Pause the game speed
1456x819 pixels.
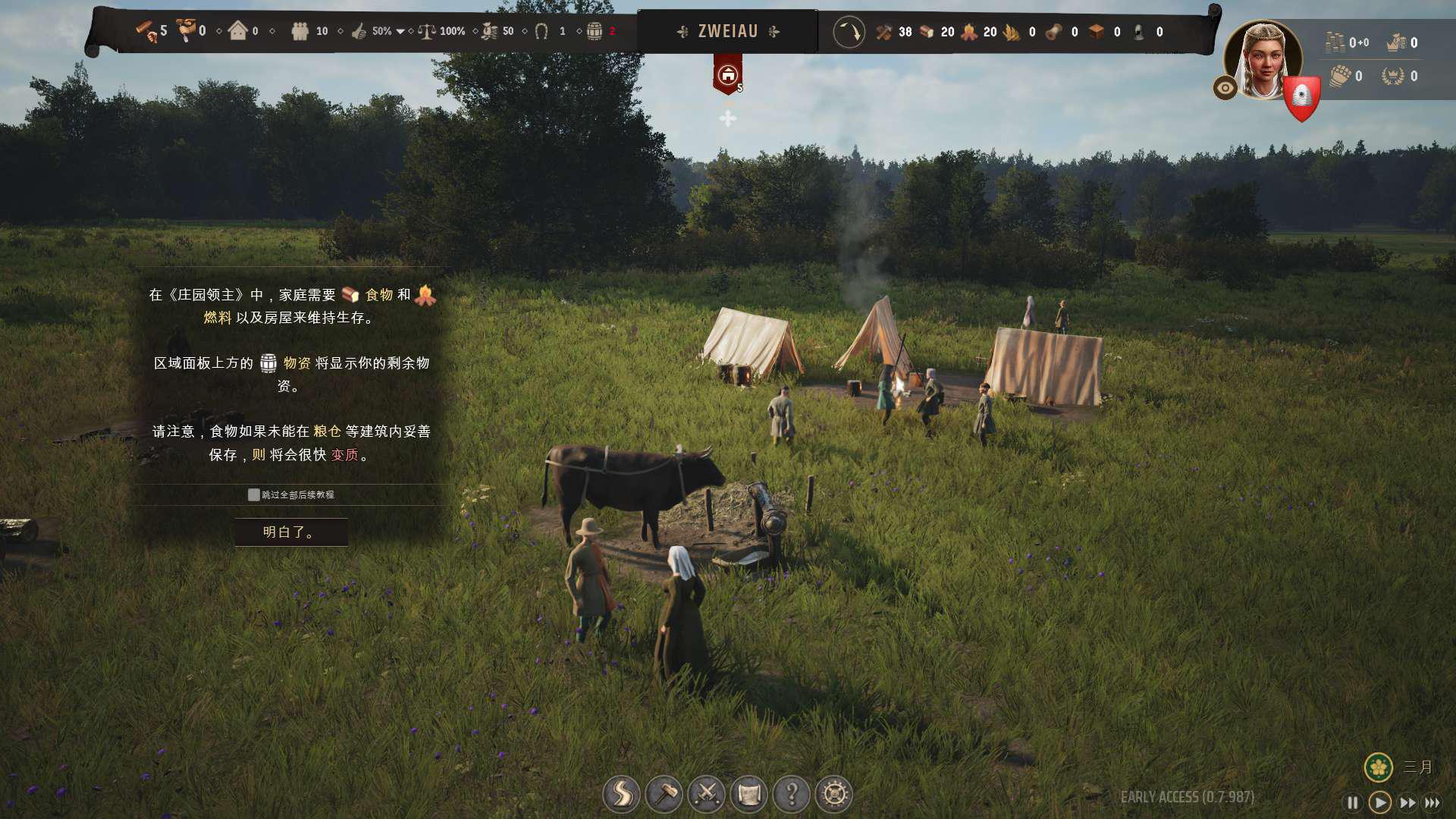coord(1352,802)
